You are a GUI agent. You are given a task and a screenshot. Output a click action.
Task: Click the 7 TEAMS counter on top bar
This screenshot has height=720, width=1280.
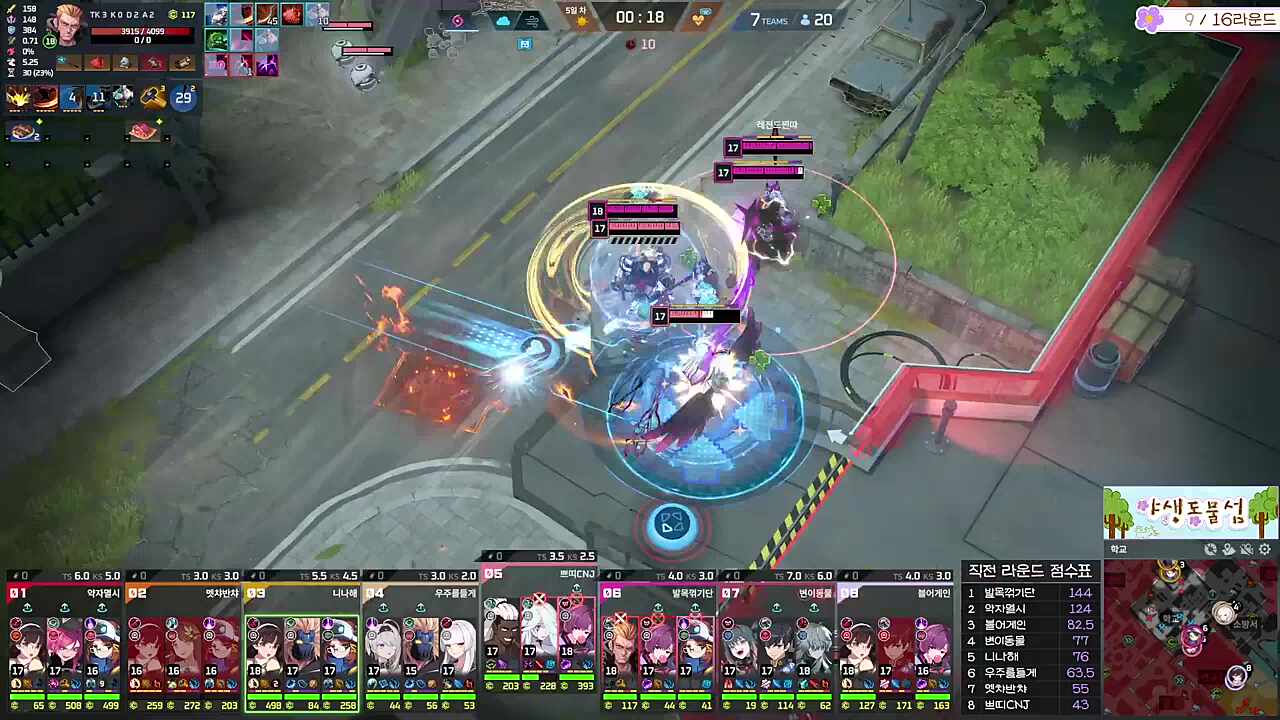pos(768,19)
